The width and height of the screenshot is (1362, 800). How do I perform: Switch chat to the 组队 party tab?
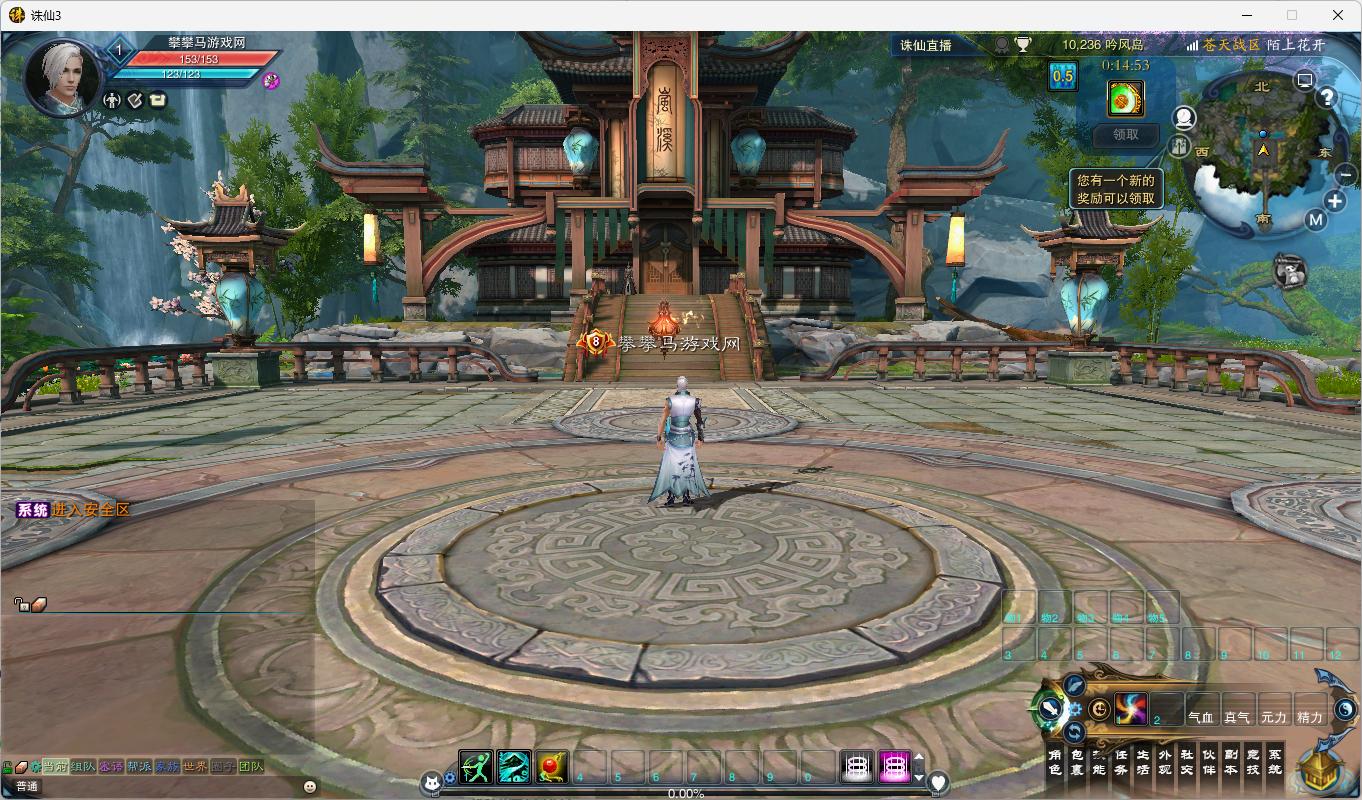click(x=83, y=767)
